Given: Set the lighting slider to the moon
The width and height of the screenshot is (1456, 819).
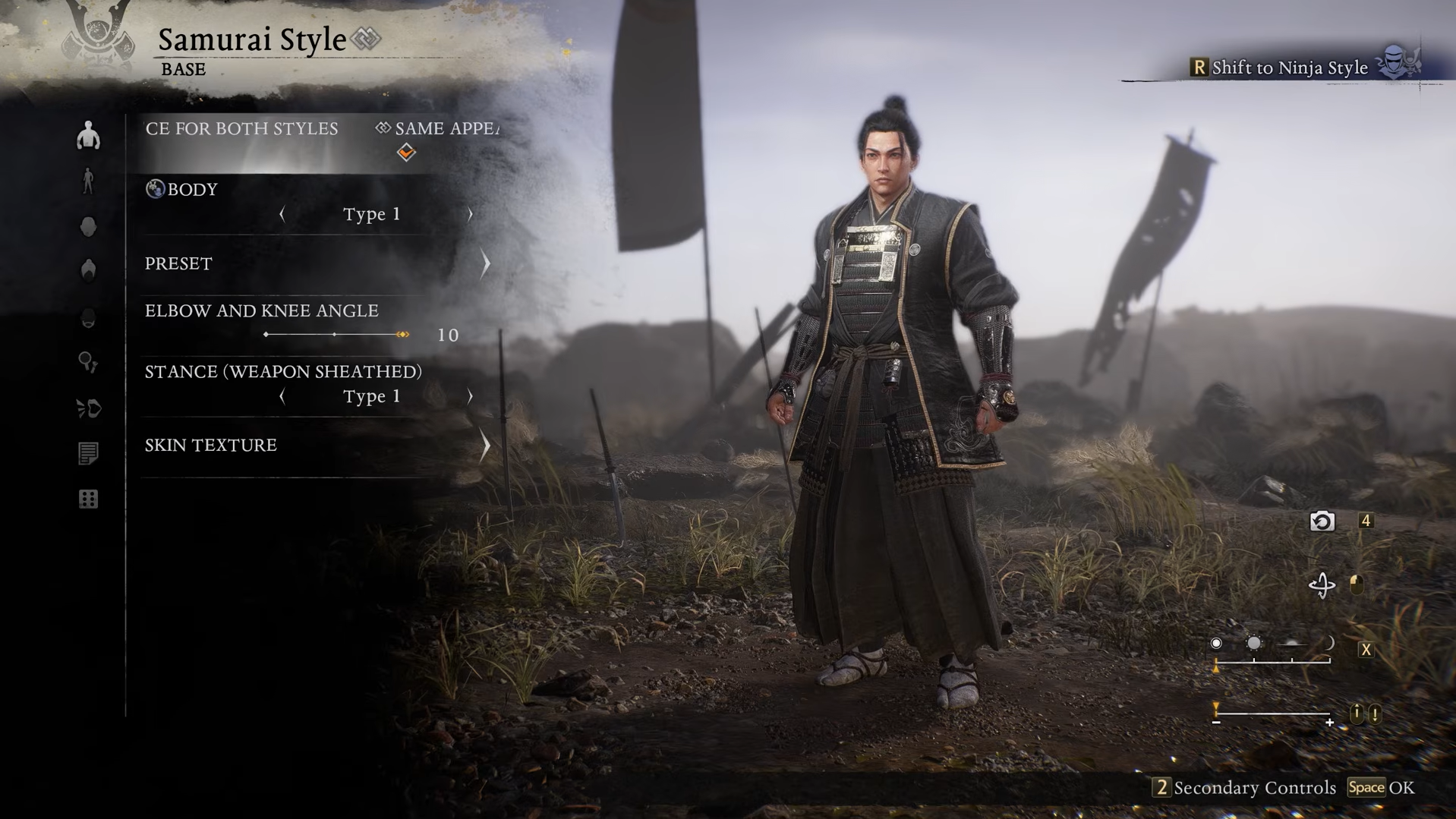Looking at the screenshot, I should pos(1328,644).
